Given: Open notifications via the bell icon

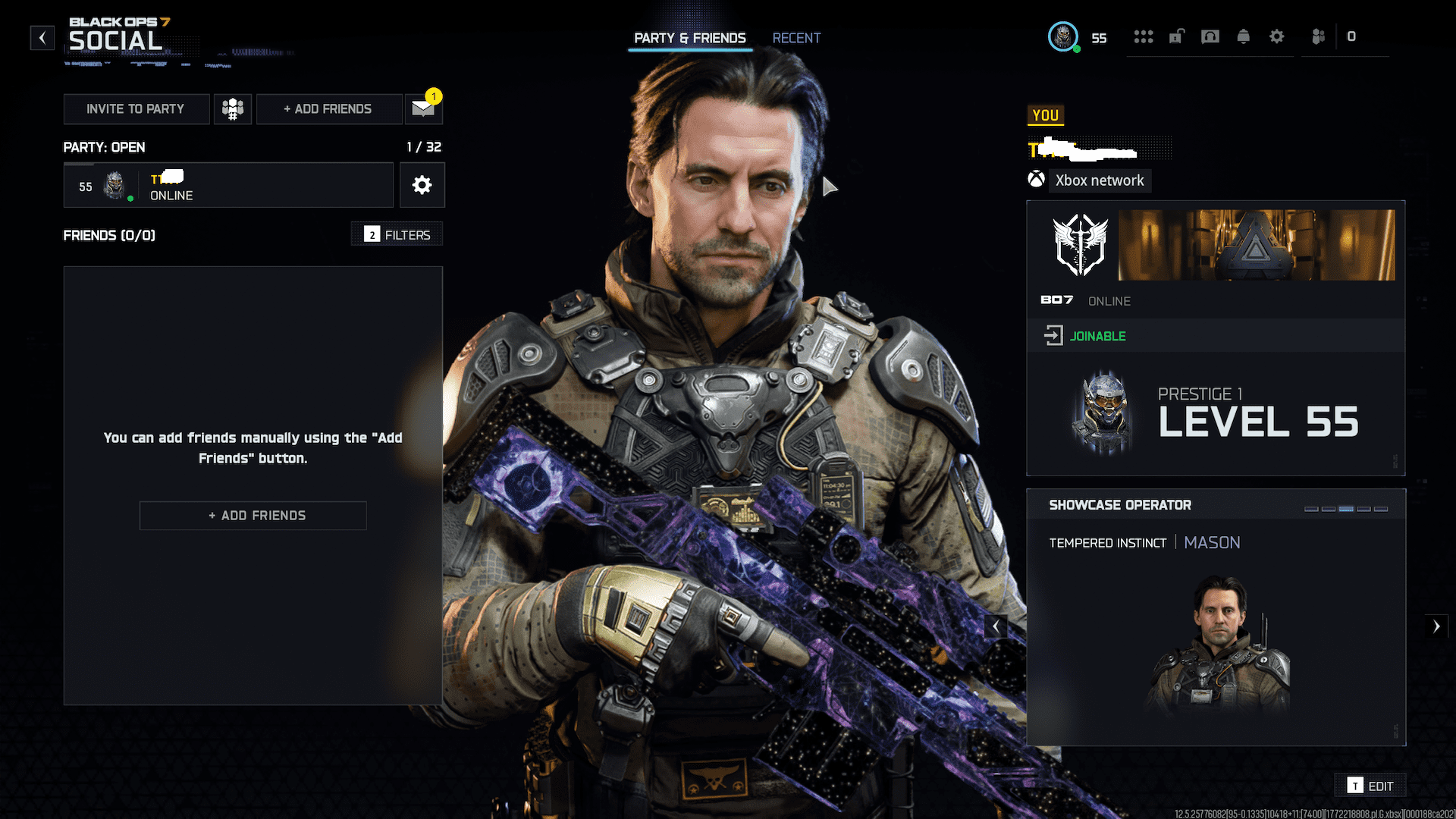Looking at the screenshot, I should 1244,37.
